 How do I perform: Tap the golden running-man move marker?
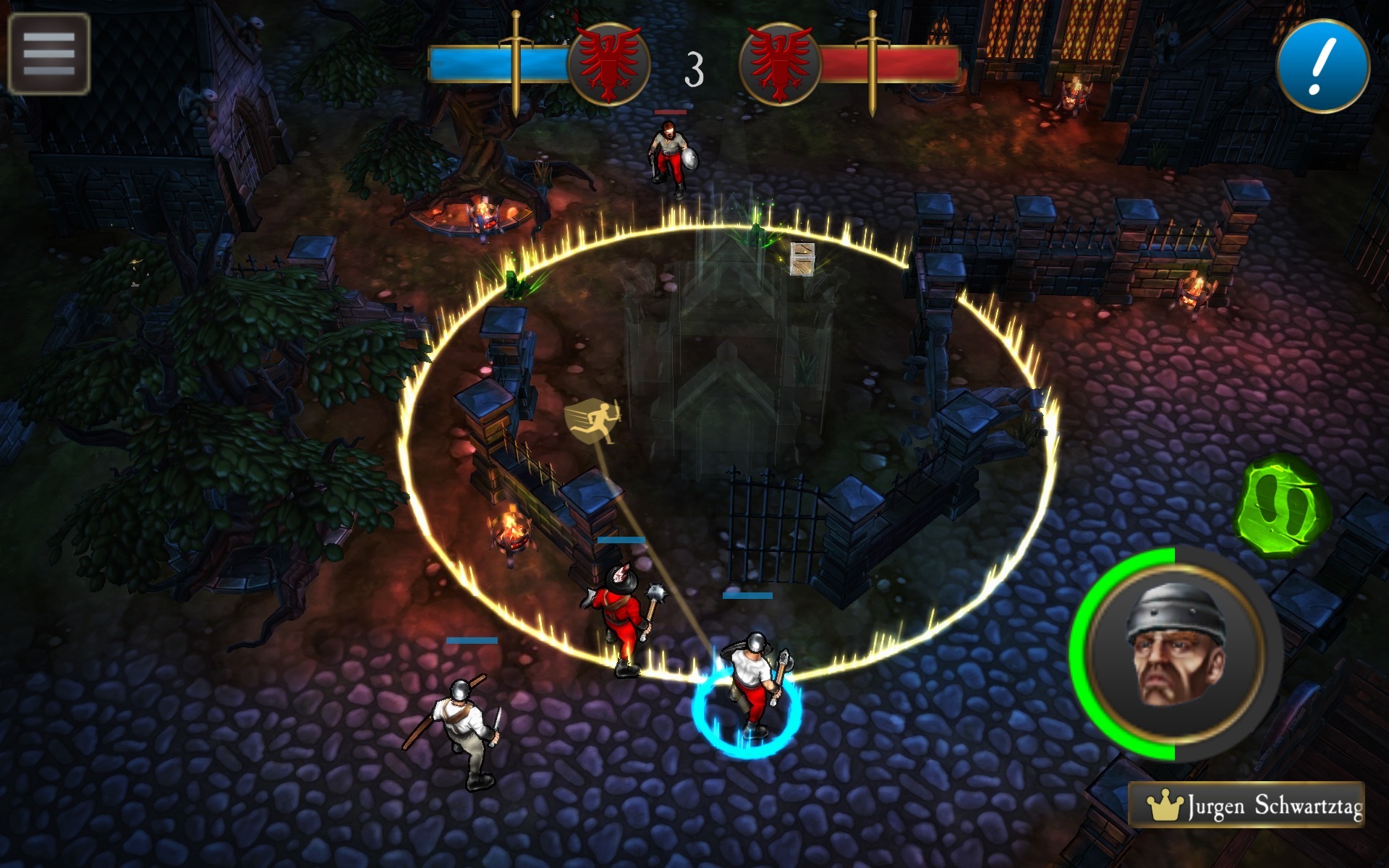click(592, 421)
